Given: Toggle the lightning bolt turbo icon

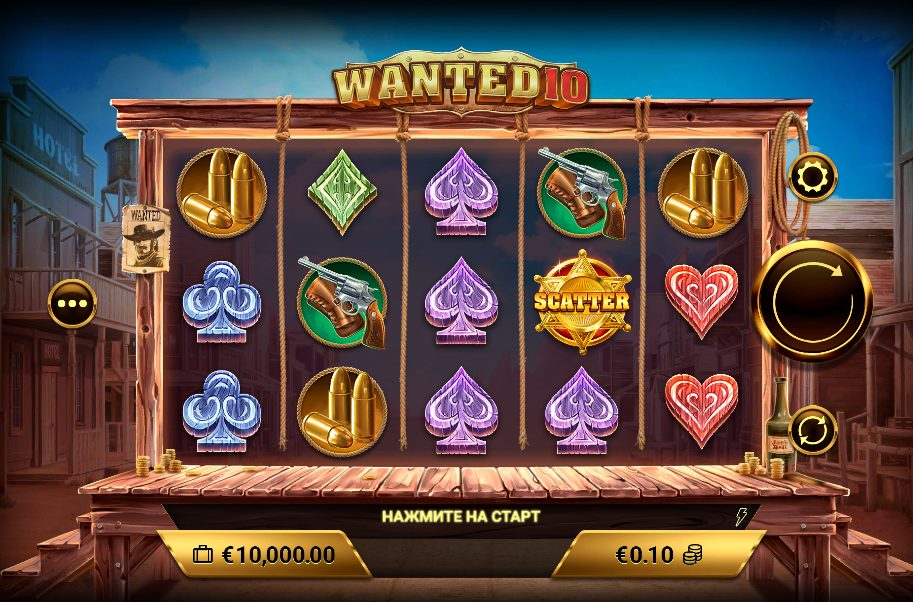Looking at the screenshot, I should 741,517.
